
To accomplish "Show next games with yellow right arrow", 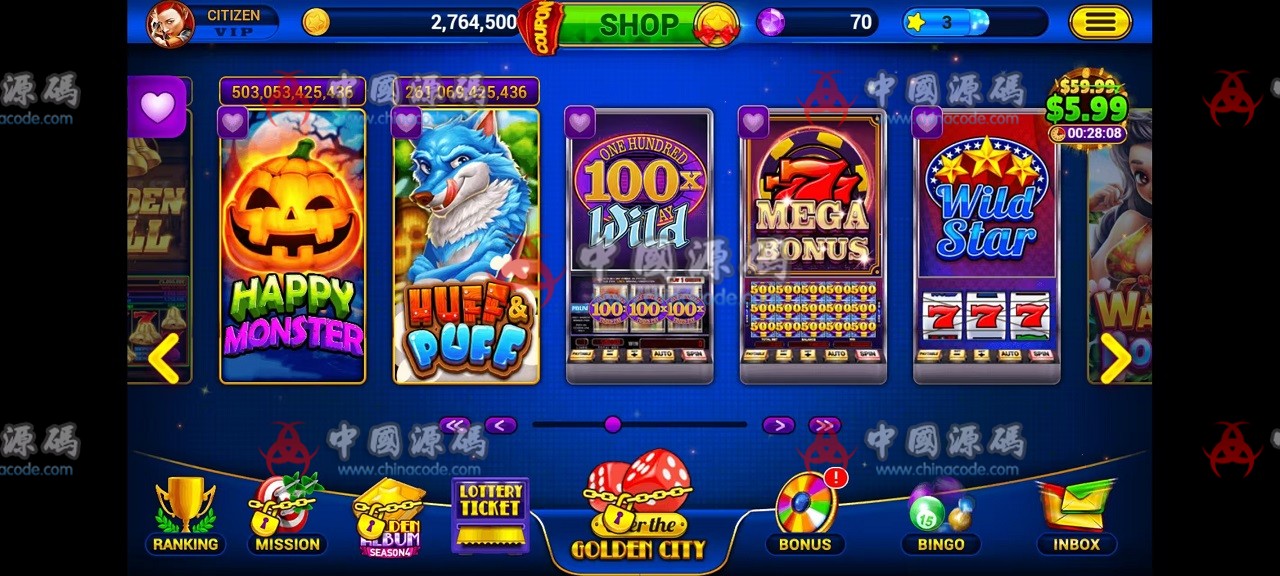I will coord(1115,357).
